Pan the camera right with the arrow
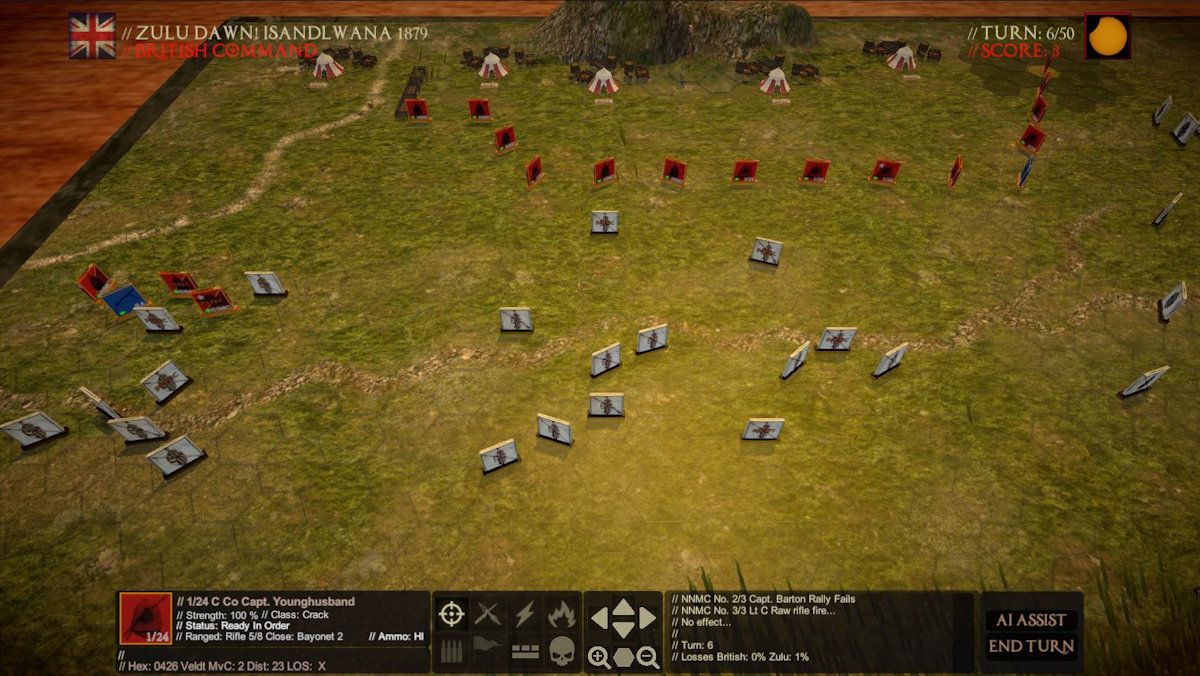Screen dimensions: 1200x676 coord(647,619)
